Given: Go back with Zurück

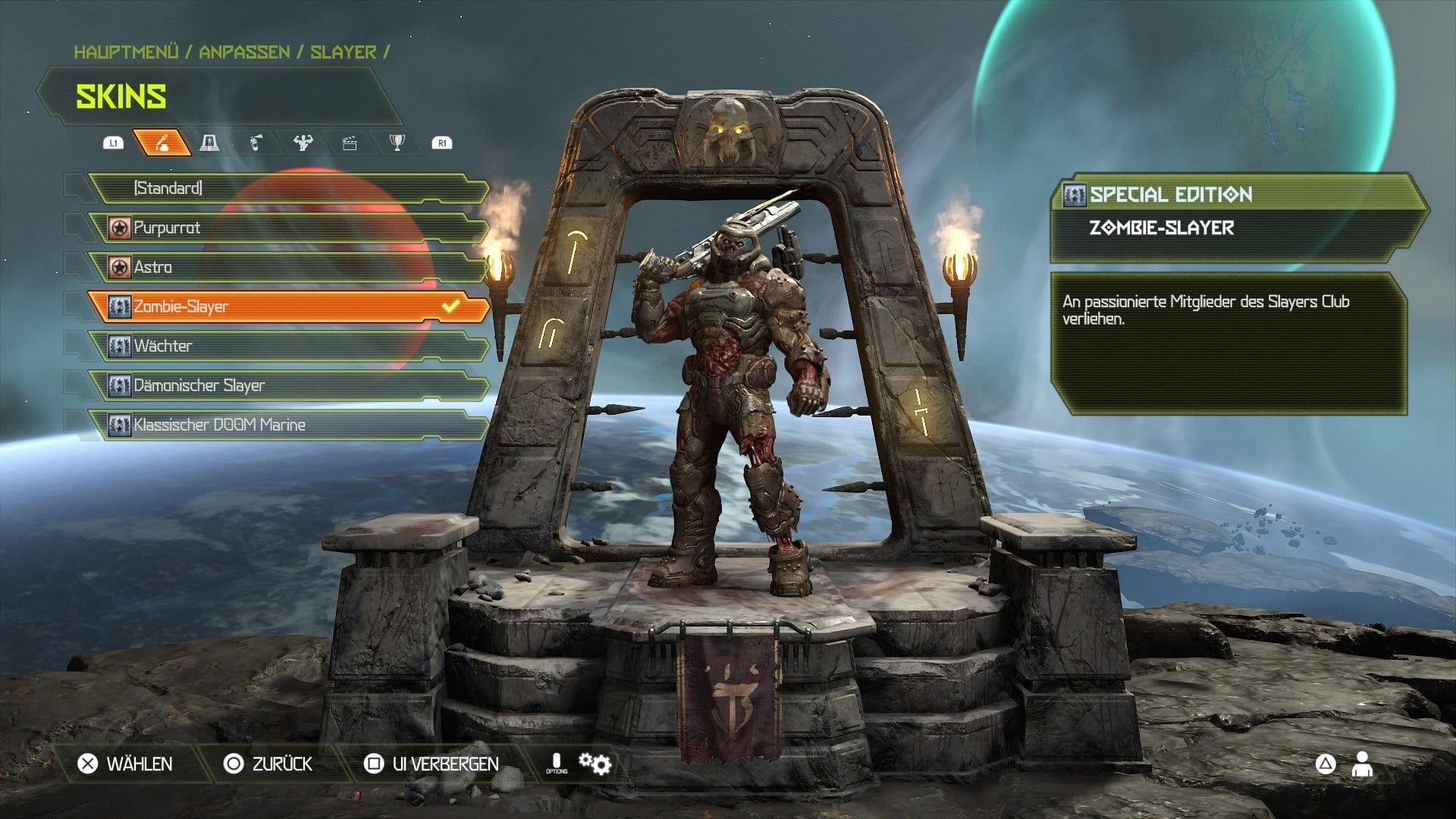Looking at the screenshot, I should (268, 764).
